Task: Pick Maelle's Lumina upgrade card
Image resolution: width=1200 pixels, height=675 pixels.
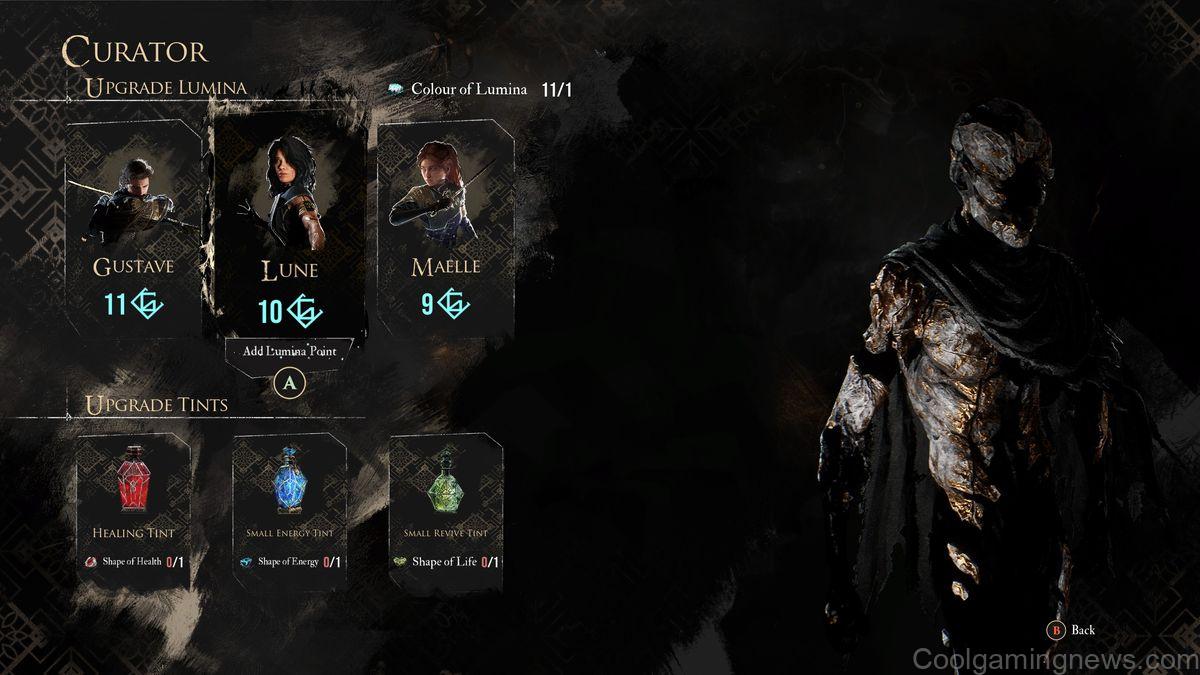Action: (x=445, y=228)
